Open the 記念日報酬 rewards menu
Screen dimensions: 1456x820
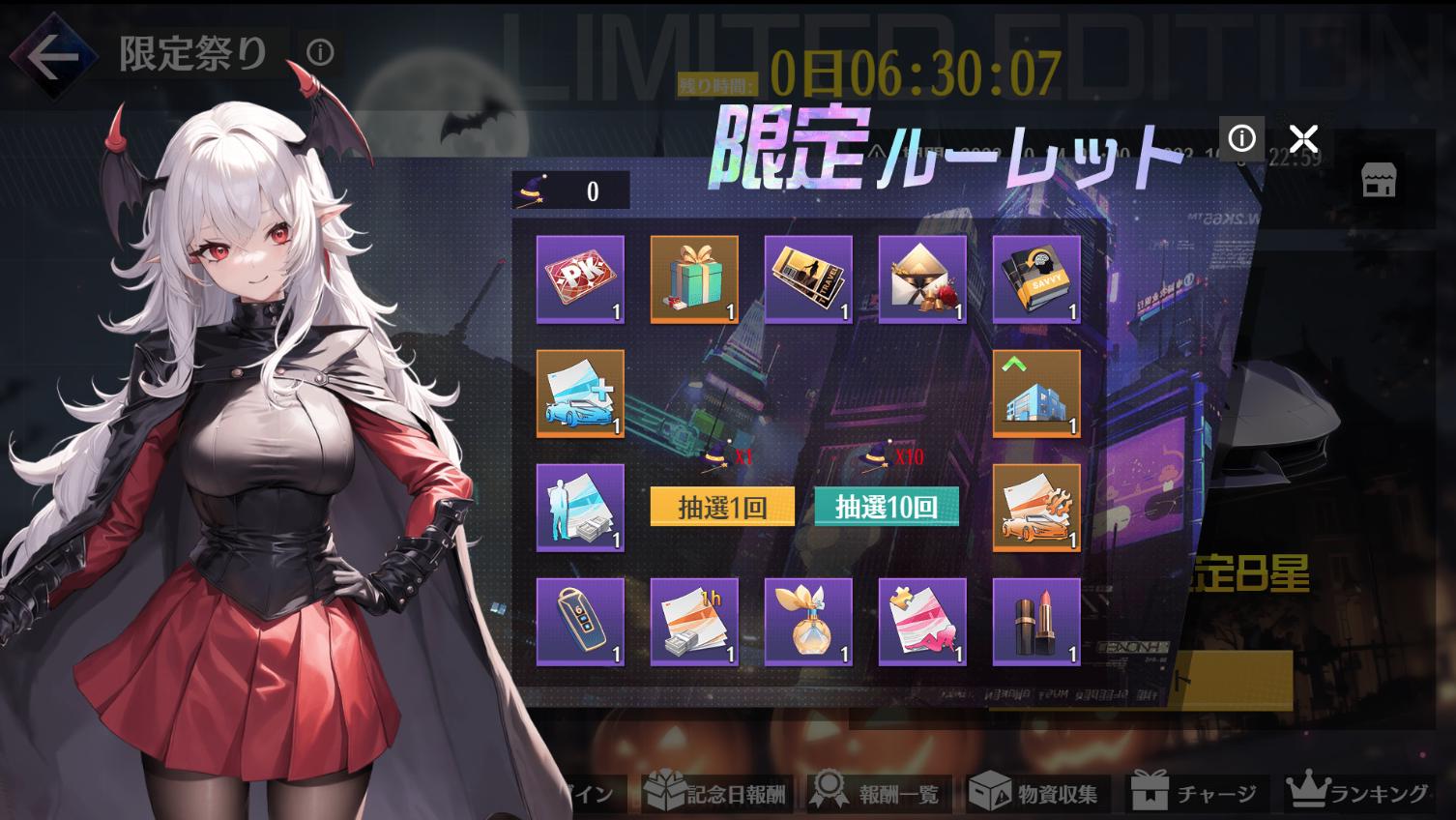tap(716, 793)
